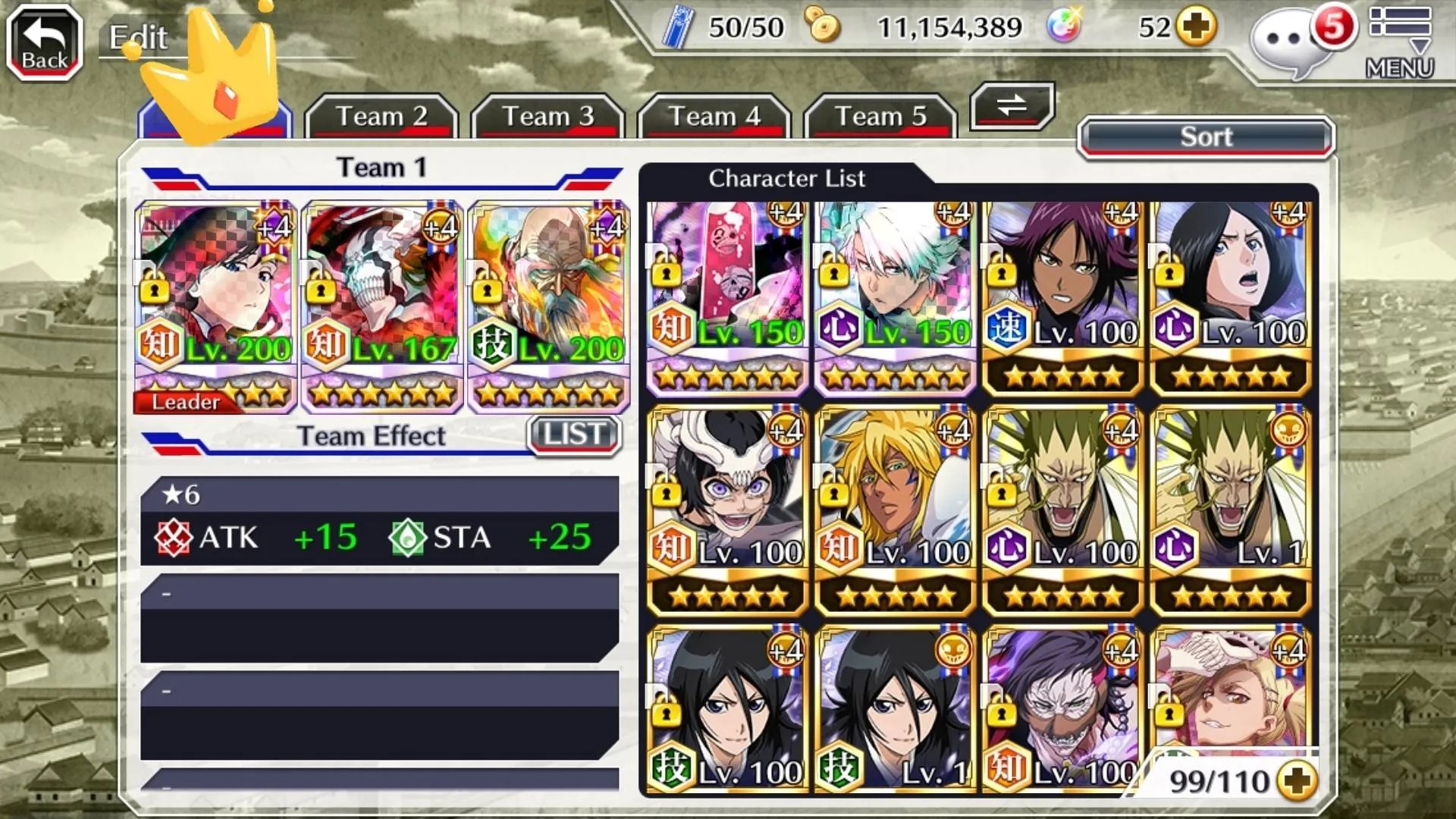Image resolution: width=1456 pixels, height=819 pixels.
Task: Open the Sort options
Action: [x=1206, y=137]
